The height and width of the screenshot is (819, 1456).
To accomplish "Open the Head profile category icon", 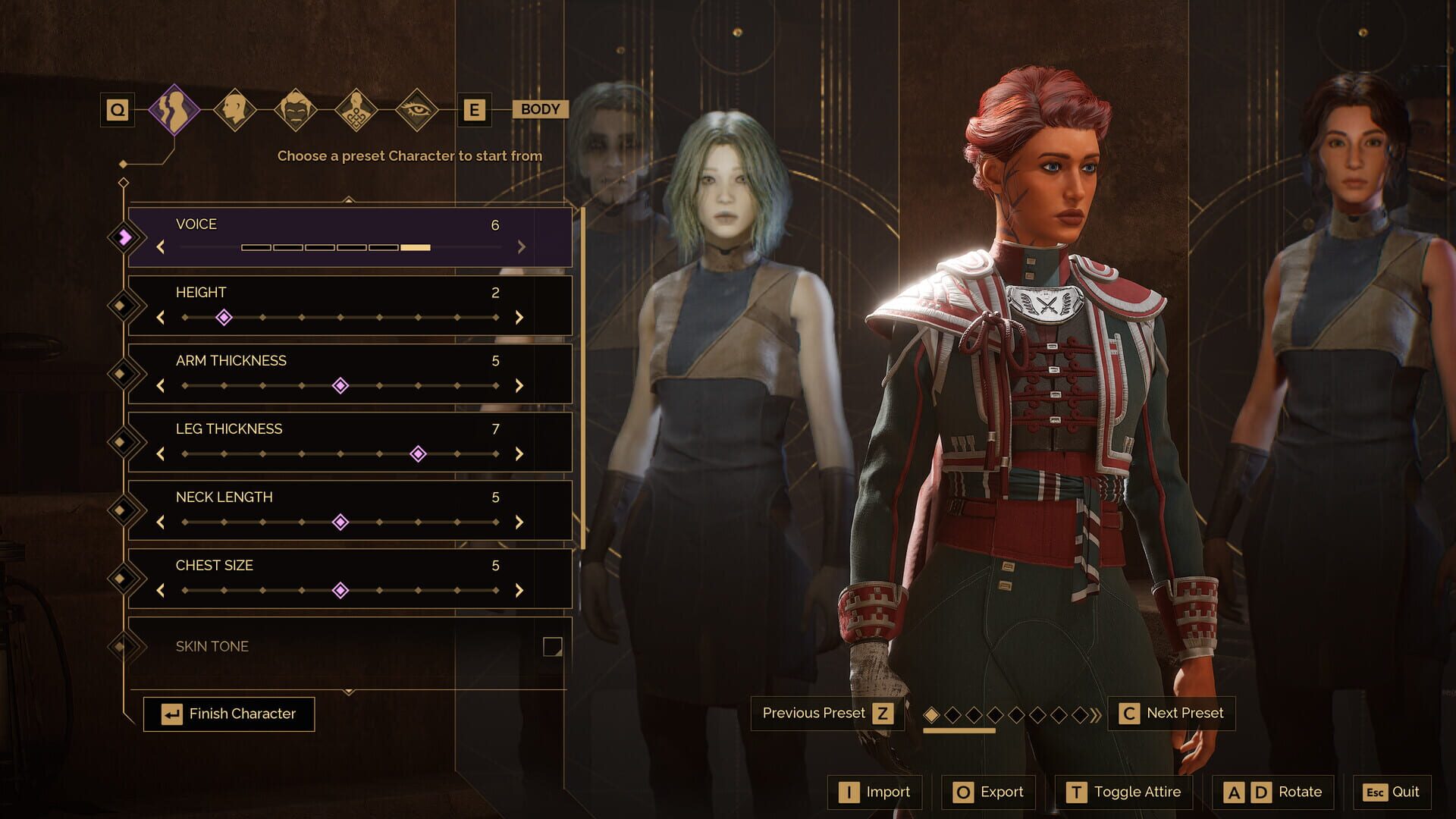I will [x=235, y=109].
